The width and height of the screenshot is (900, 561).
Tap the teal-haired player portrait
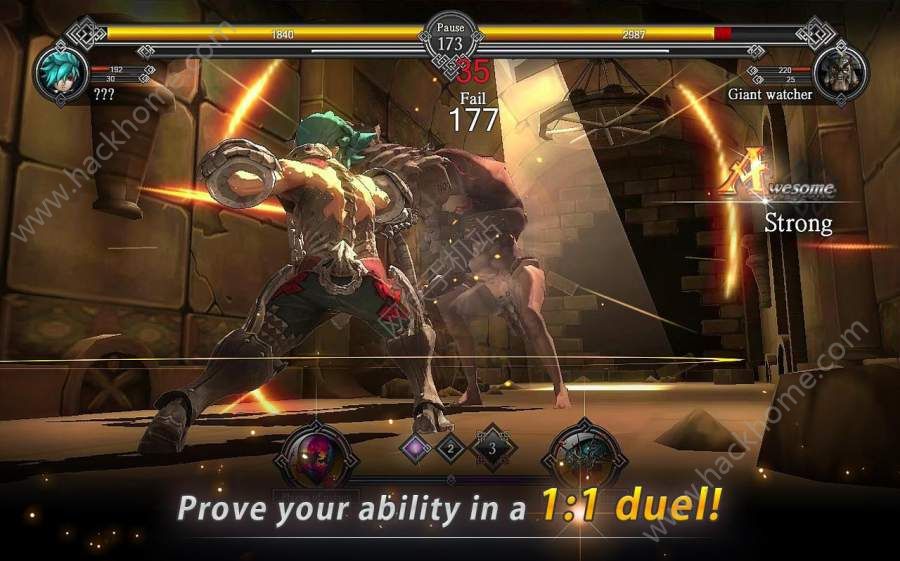click(x=61, y=72)
